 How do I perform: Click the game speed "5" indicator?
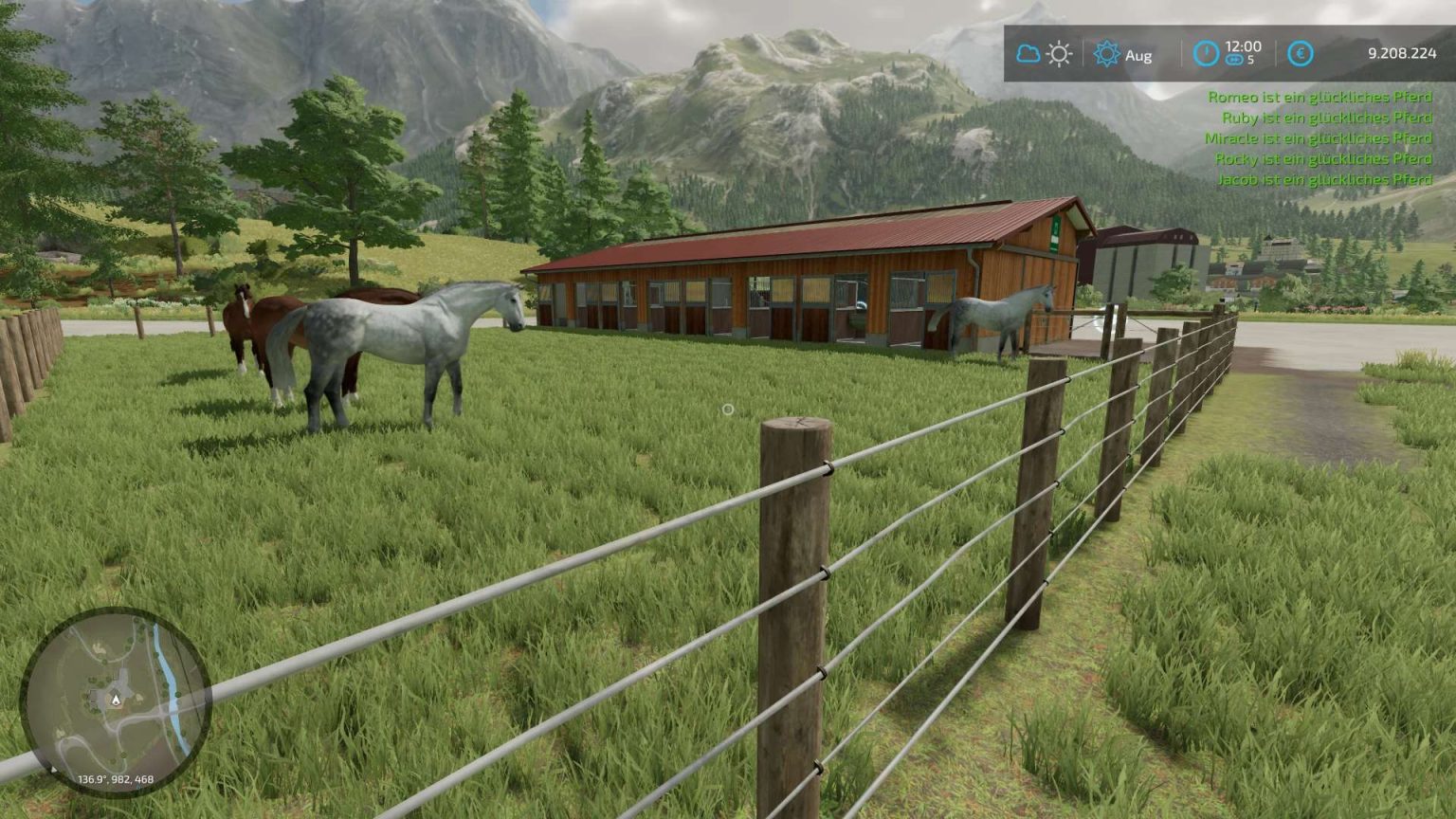(1251, 61)
